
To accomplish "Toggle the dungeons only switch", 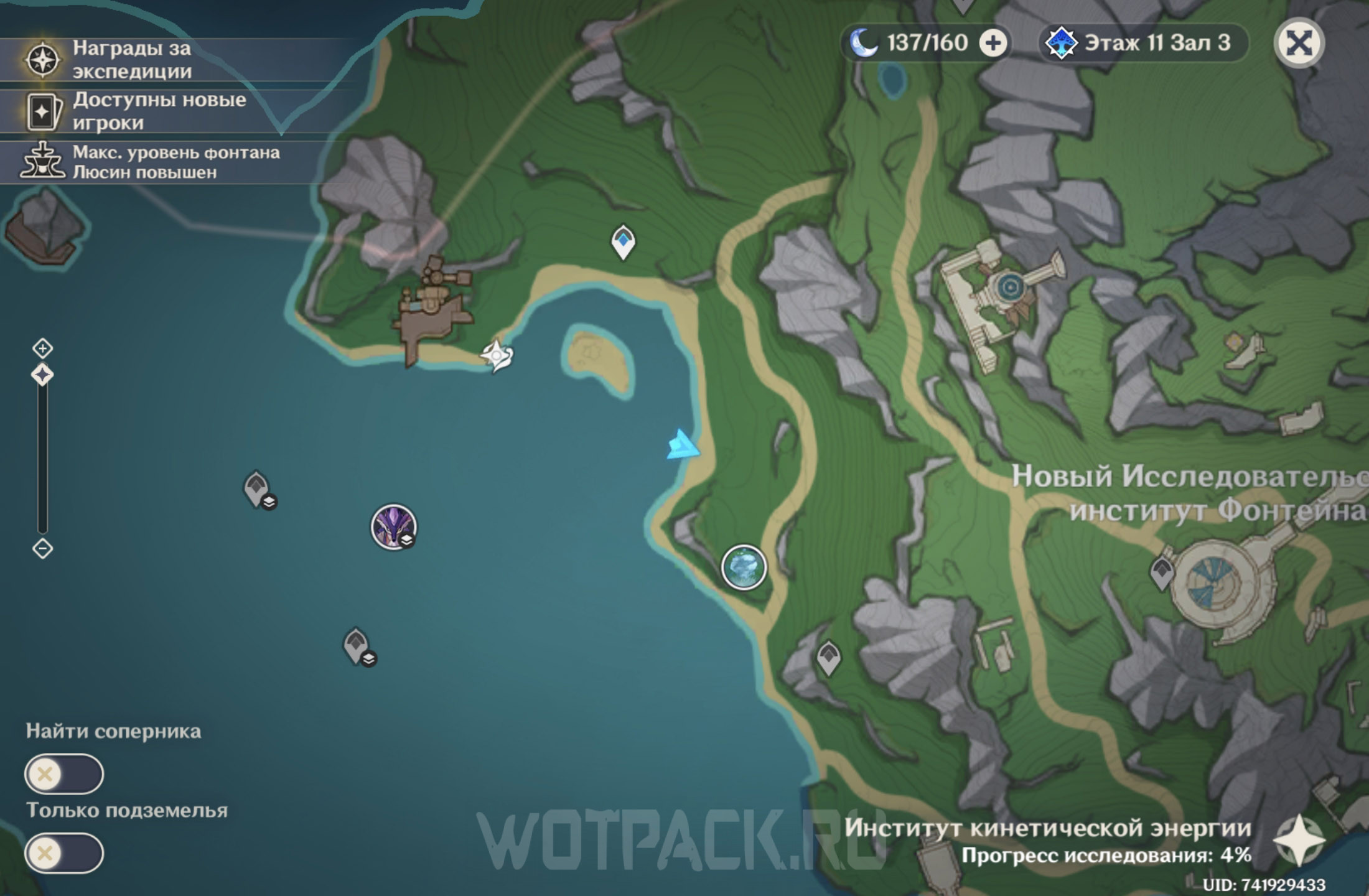I will click(x=63, y=853).
